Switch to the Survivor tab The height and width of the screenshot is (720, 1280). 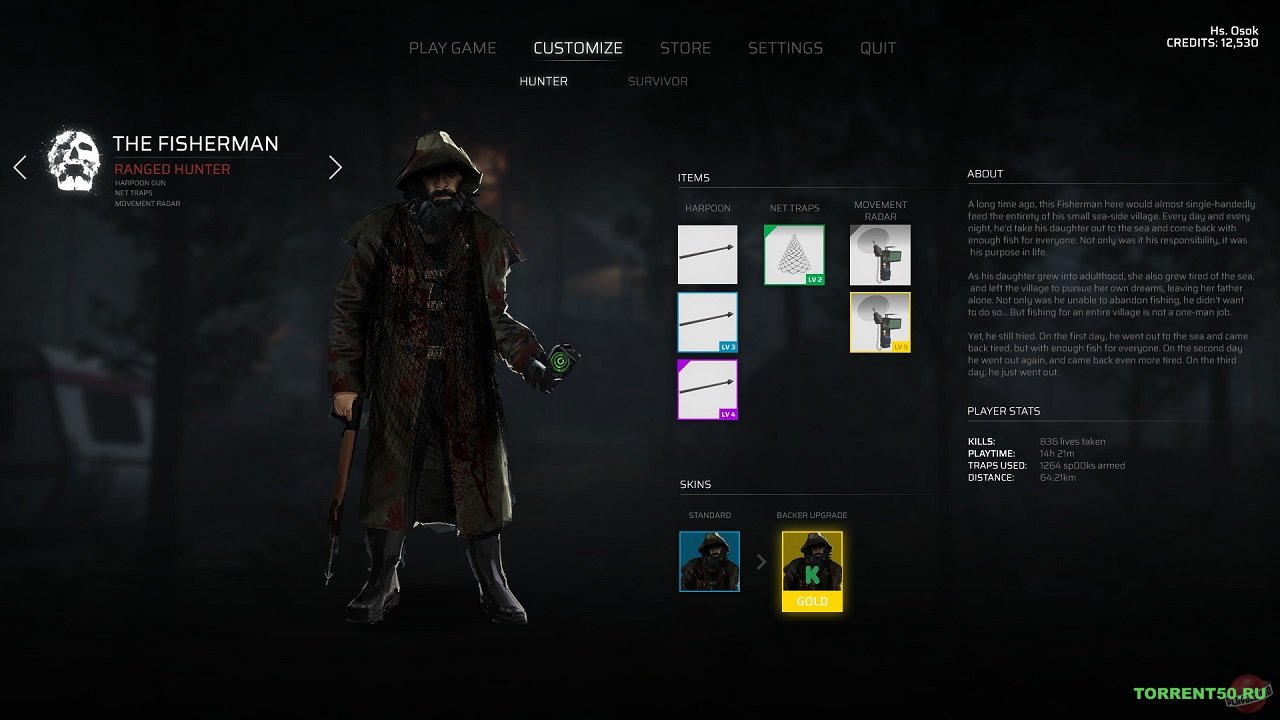[x=657, y=81]
